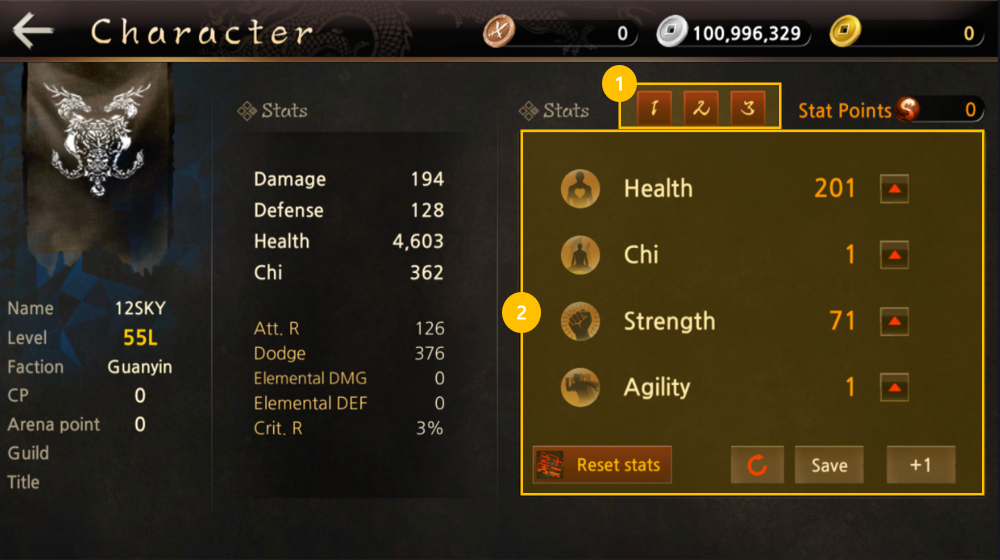
Task: Add a point to Strength
Action: tap(894, 322)
